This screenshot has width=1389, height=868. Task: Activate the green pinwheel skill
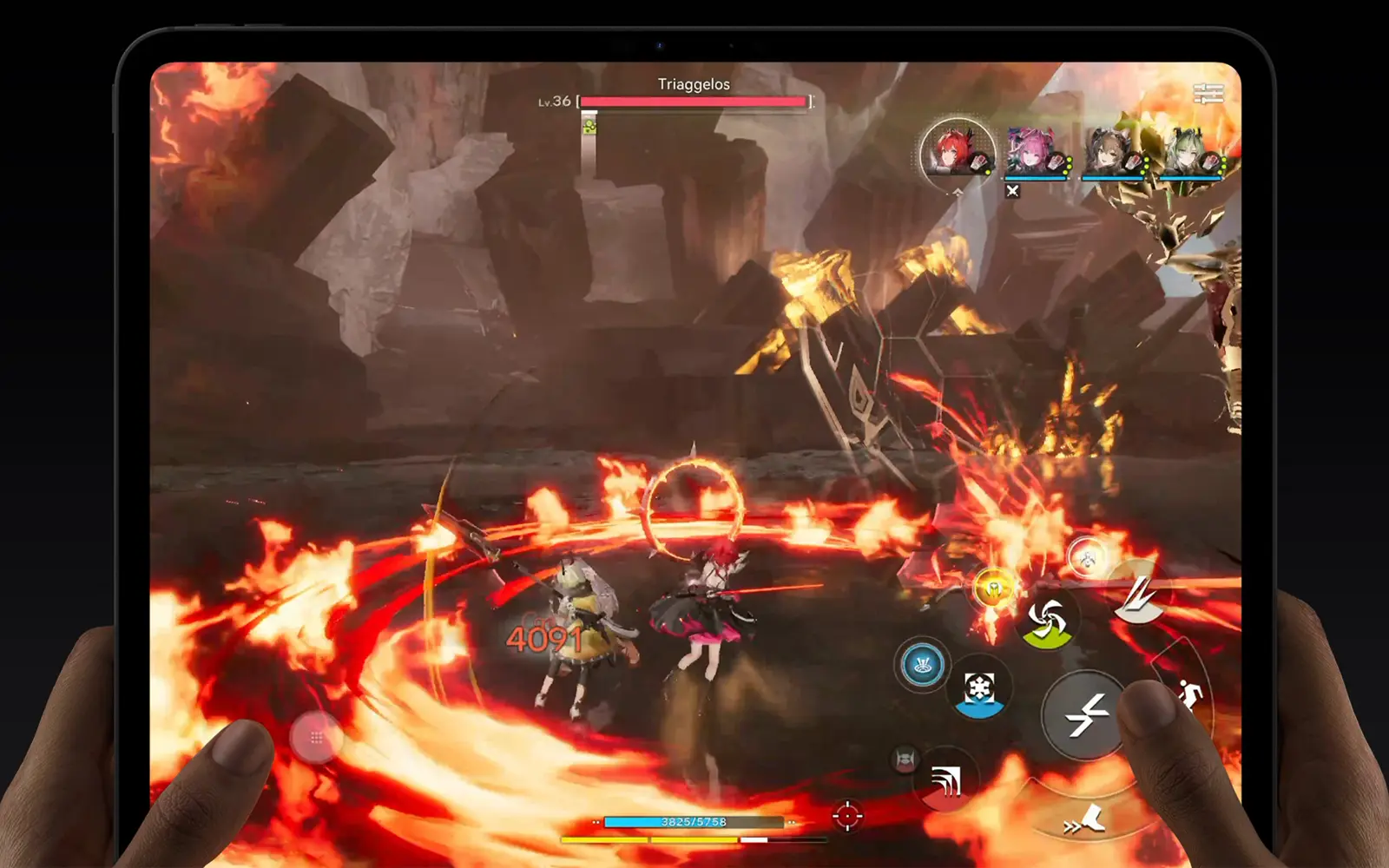pos(1047,619)
